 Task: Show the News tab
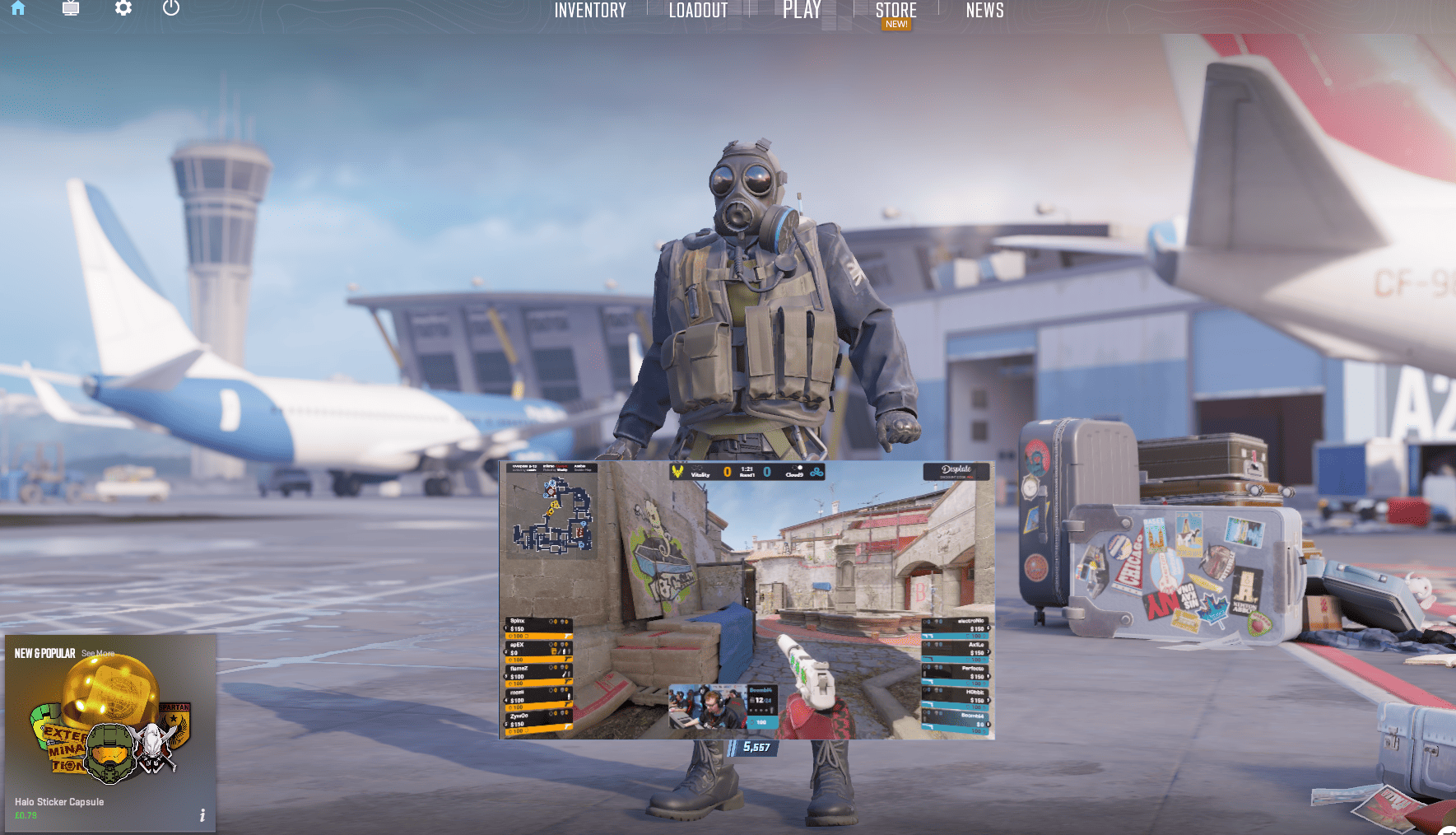click(x=984, y=11)
